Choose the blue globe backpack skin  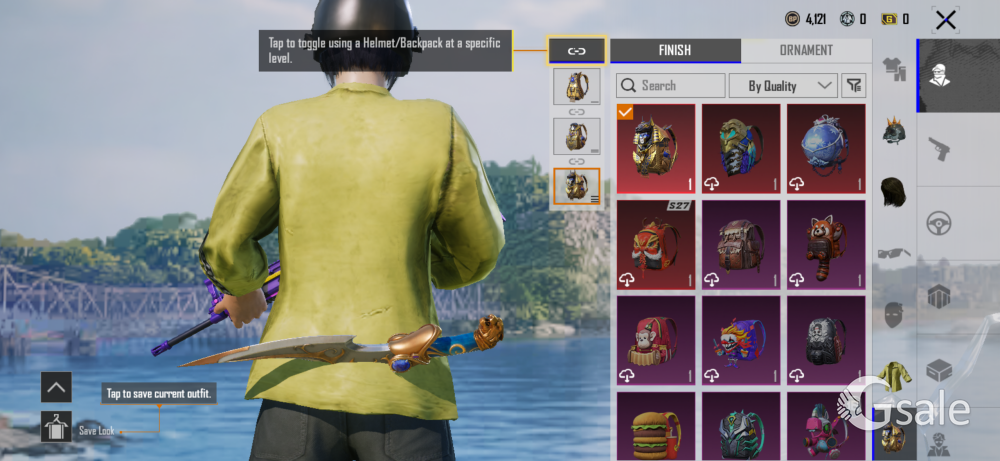[x=826, y=148]
